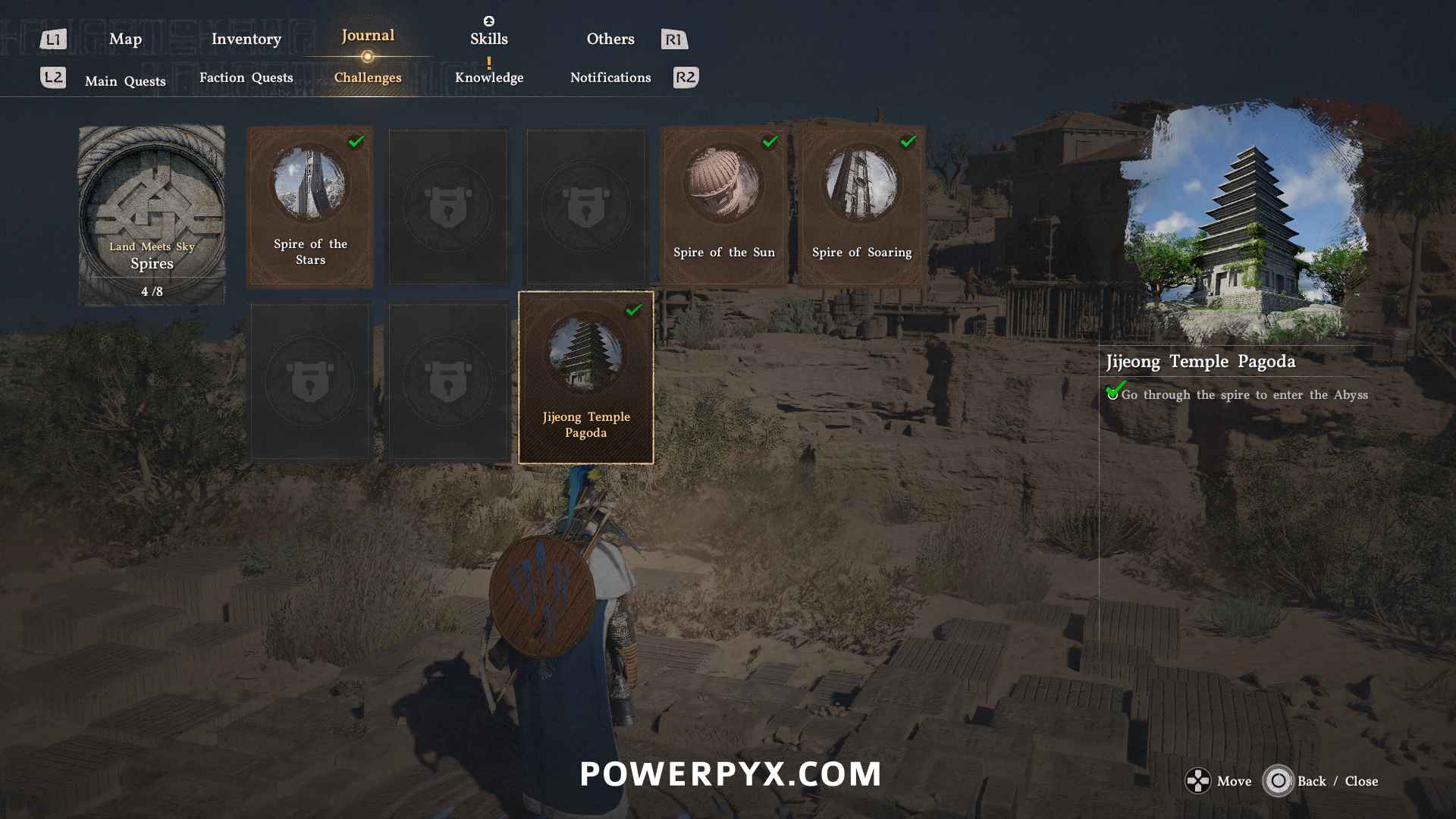Select the Challenges sub-tab
The image size is (1456, 819).
tap(368, 77)
